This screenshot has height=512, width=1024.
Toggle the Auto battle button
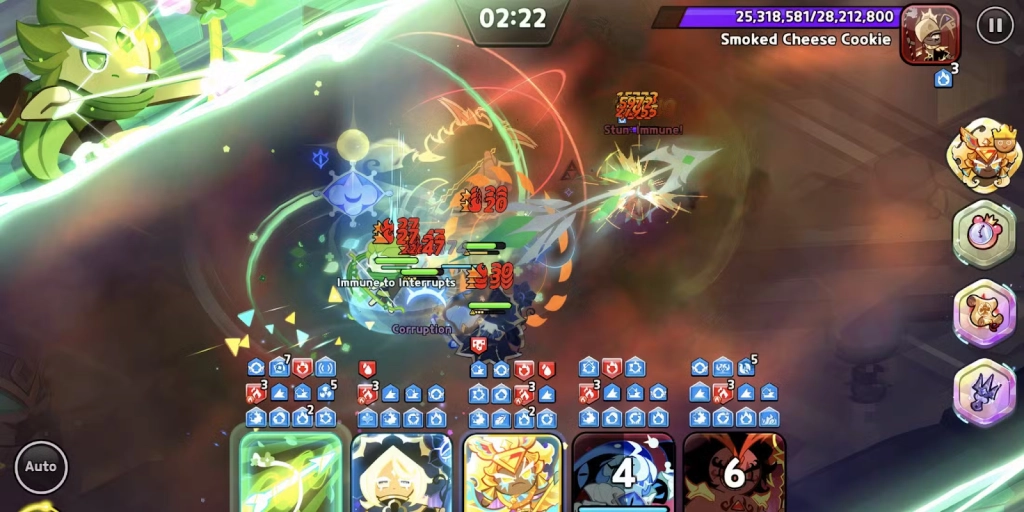tap(41, 466)
